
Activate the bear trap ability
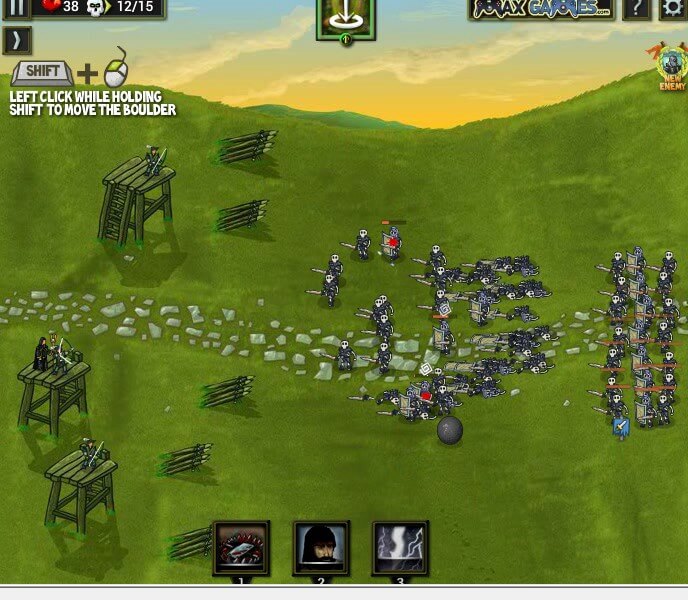[241, 547]
